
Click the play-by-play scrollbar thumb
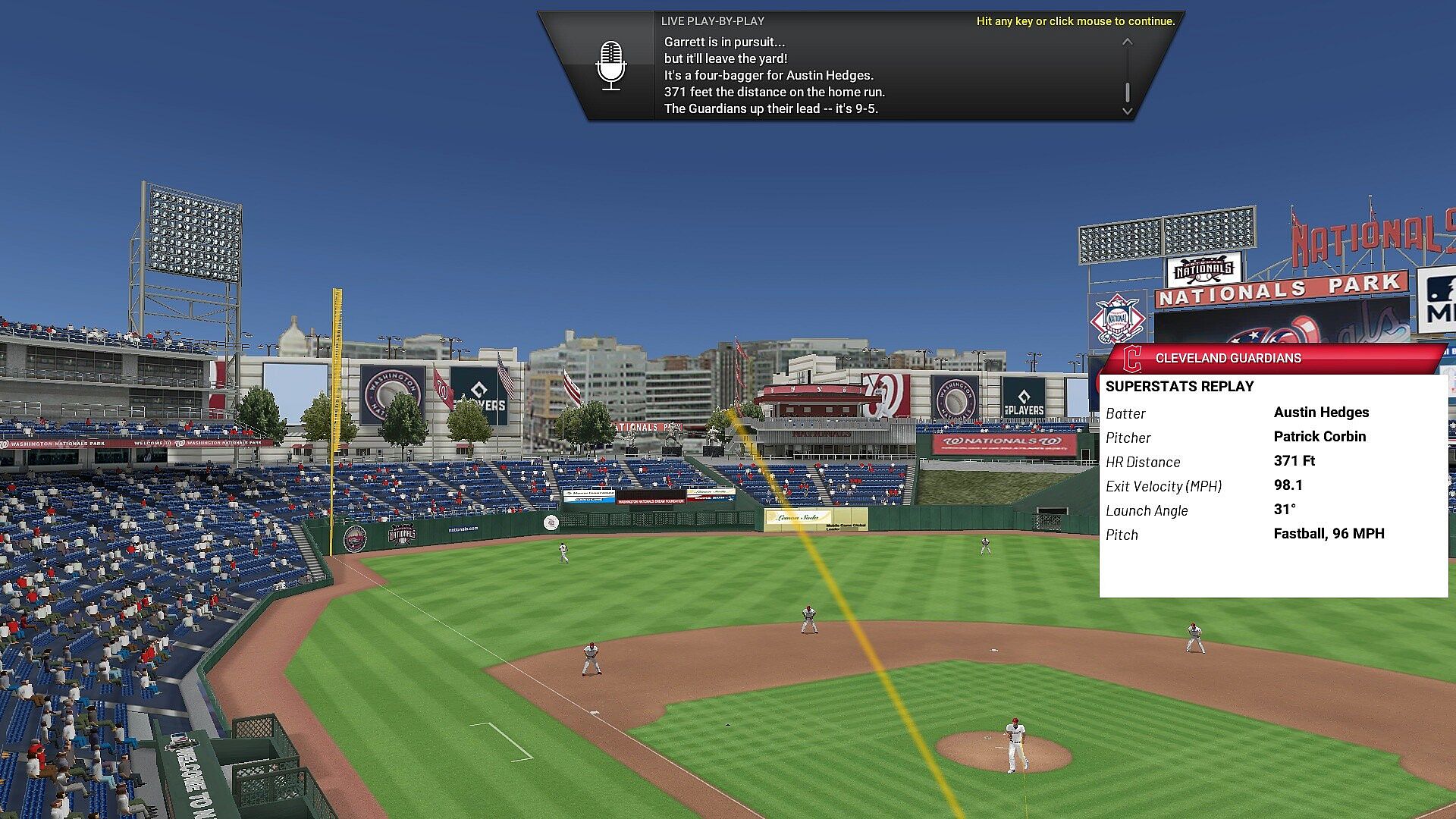click(x=1128, y=92)
